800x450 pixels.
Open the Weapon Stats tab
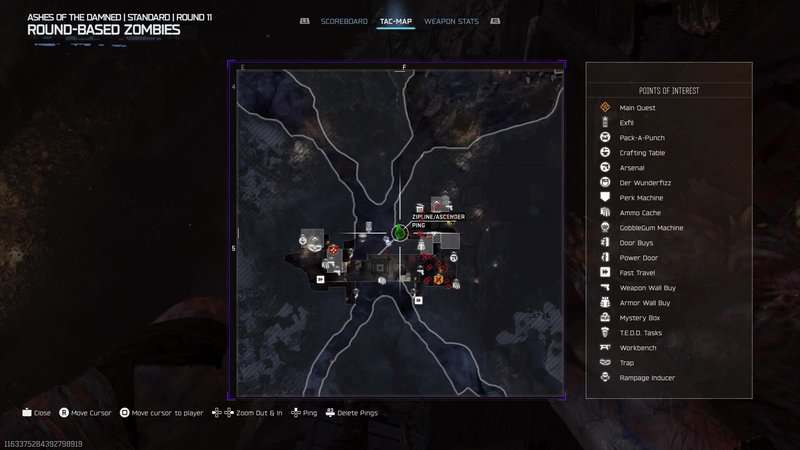(x=451, y=21)
